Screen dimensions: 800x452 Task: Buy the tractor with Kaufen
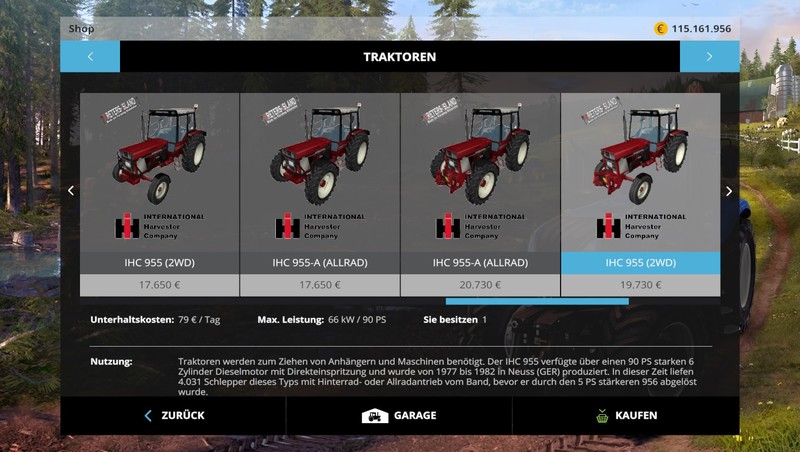point(625,415)
